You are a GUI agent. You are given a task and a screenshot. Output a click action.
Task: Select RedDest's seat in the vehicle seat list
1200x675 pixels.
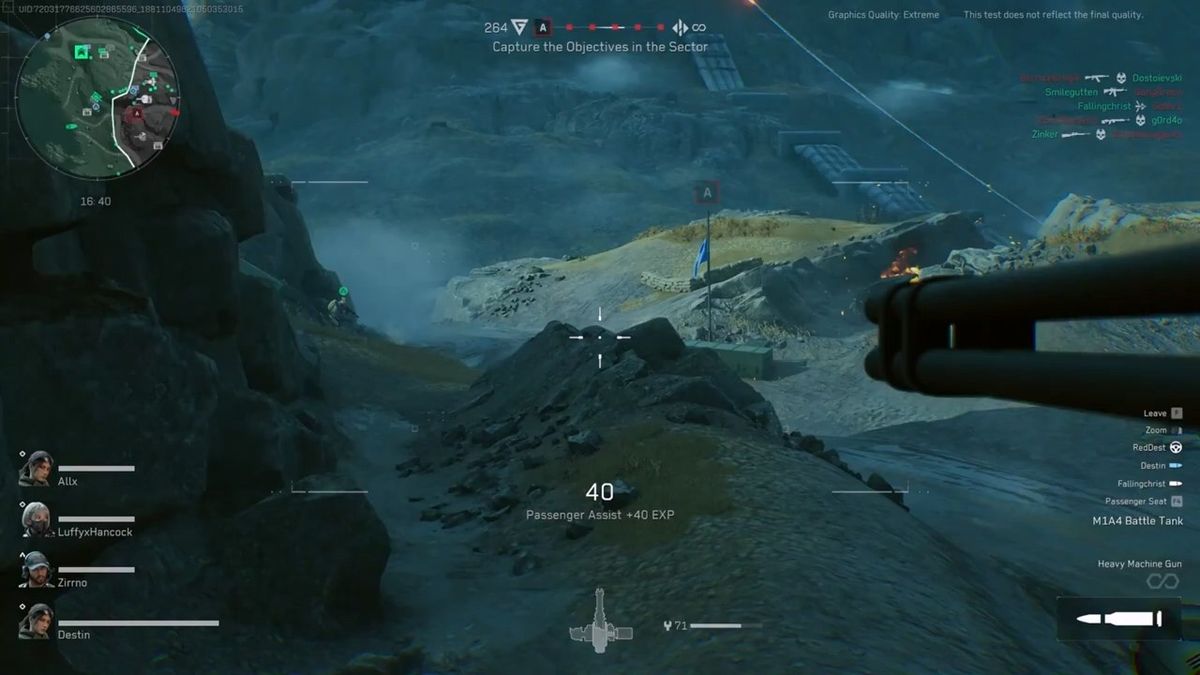[x=1176, y=448]
